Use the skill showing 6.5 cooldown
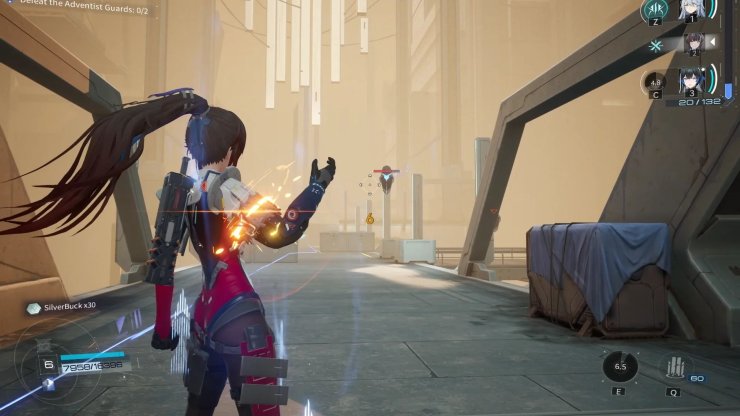Screen dimensions: 740x416 pyautogui.click(x=621, y=367)
